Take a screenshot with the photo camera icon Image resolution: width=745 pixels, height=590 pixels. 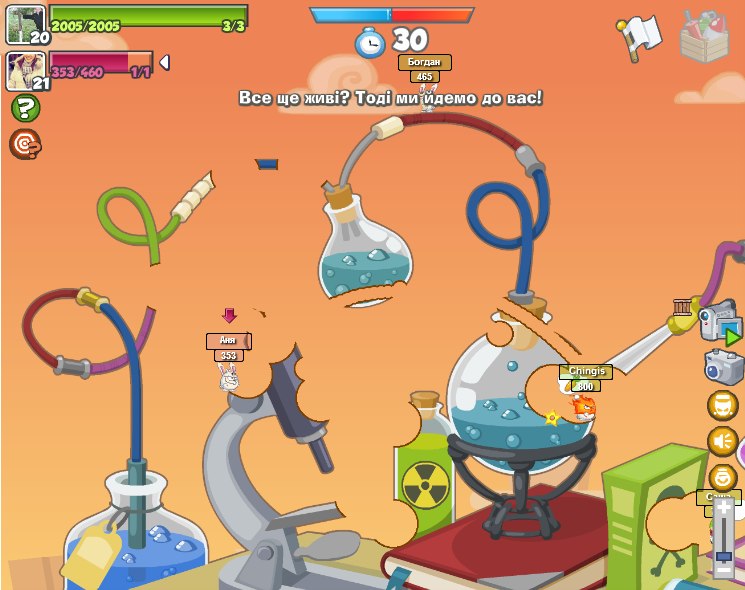(x=722, y=366)
